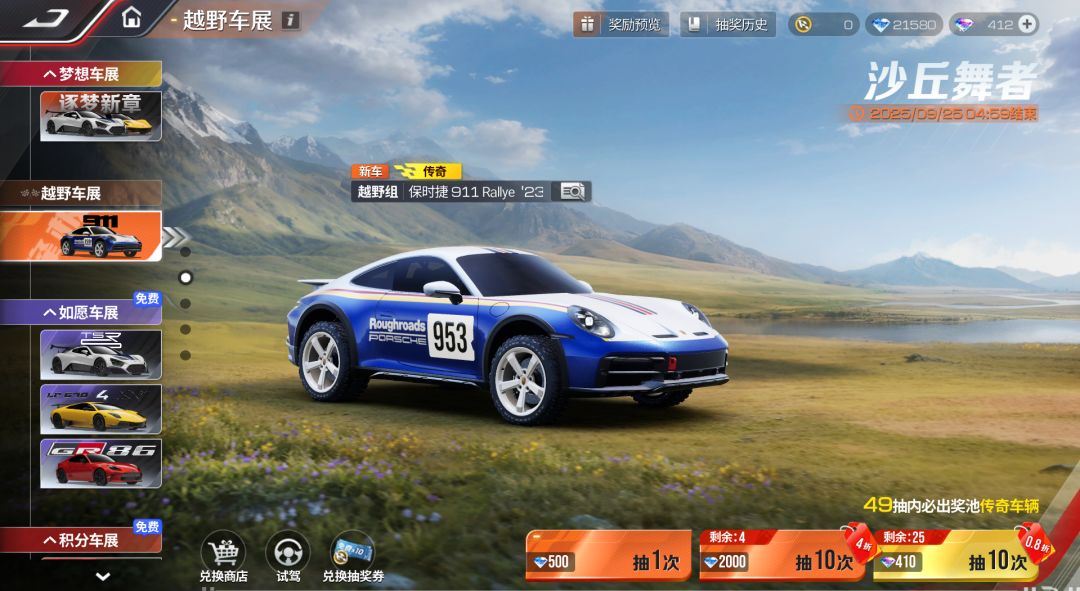Select the 逐梦新章 banner thumbnail
This screenshot has width=1080, height=591.
(100, 115)
